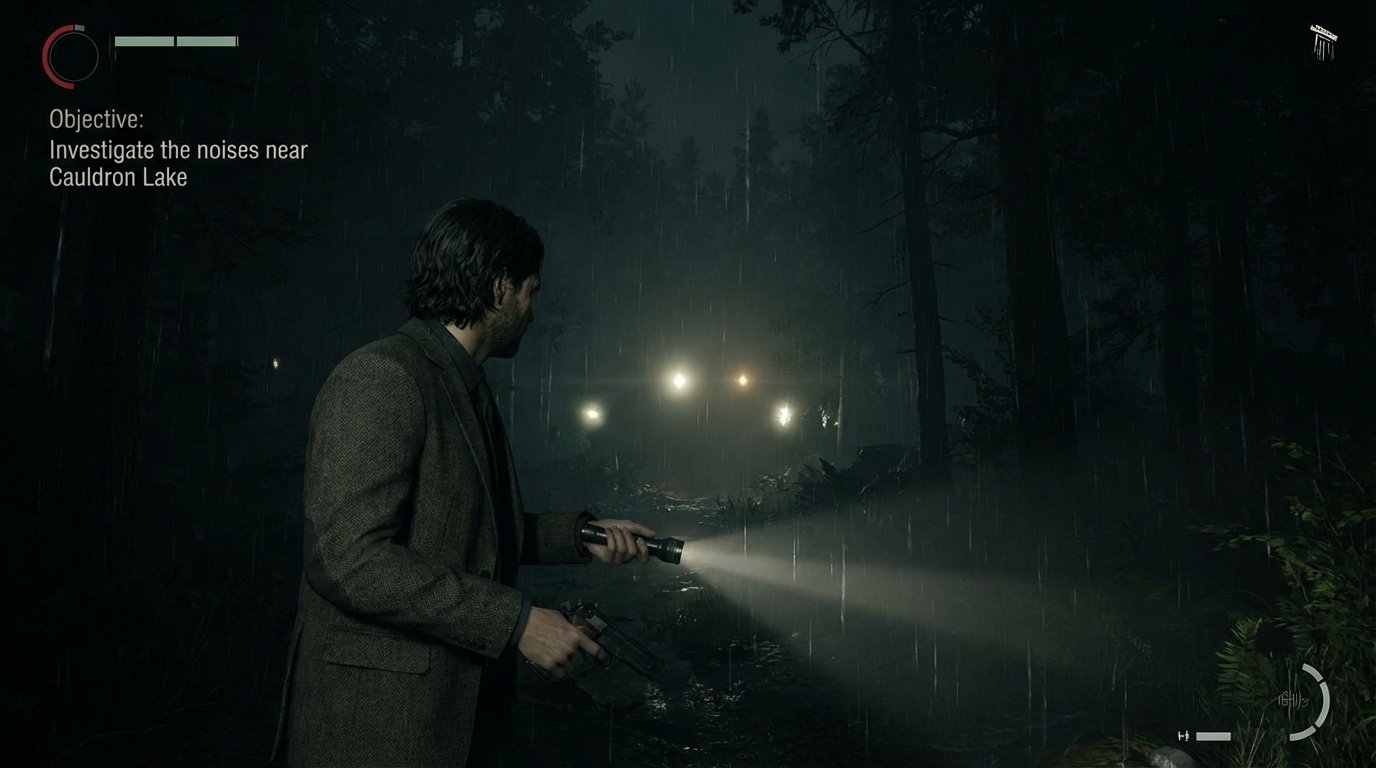Image resolution: width=1376 pixels, height=768 pixels.
Task: Click Investigate the noises objective line
Action: click(x=178, y=149)
